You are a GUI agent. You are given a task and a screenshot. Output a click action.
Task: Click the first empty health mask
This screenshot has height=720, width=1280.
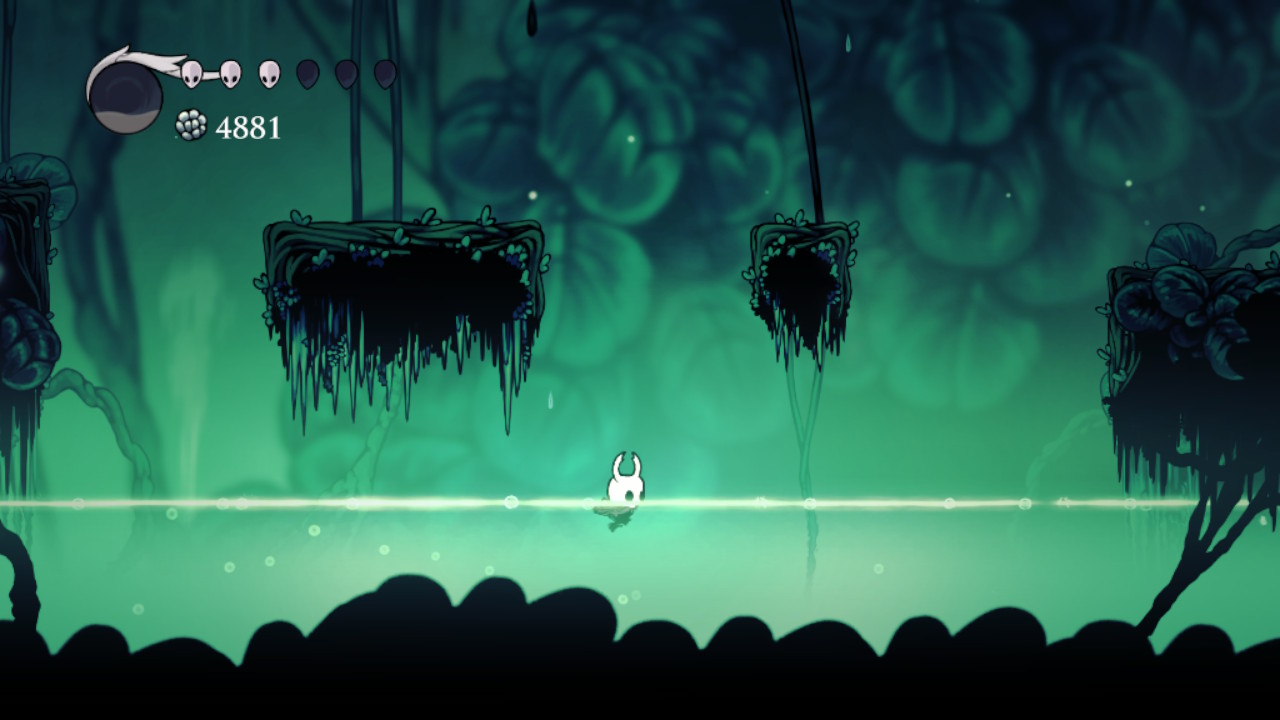coord(307,75)
